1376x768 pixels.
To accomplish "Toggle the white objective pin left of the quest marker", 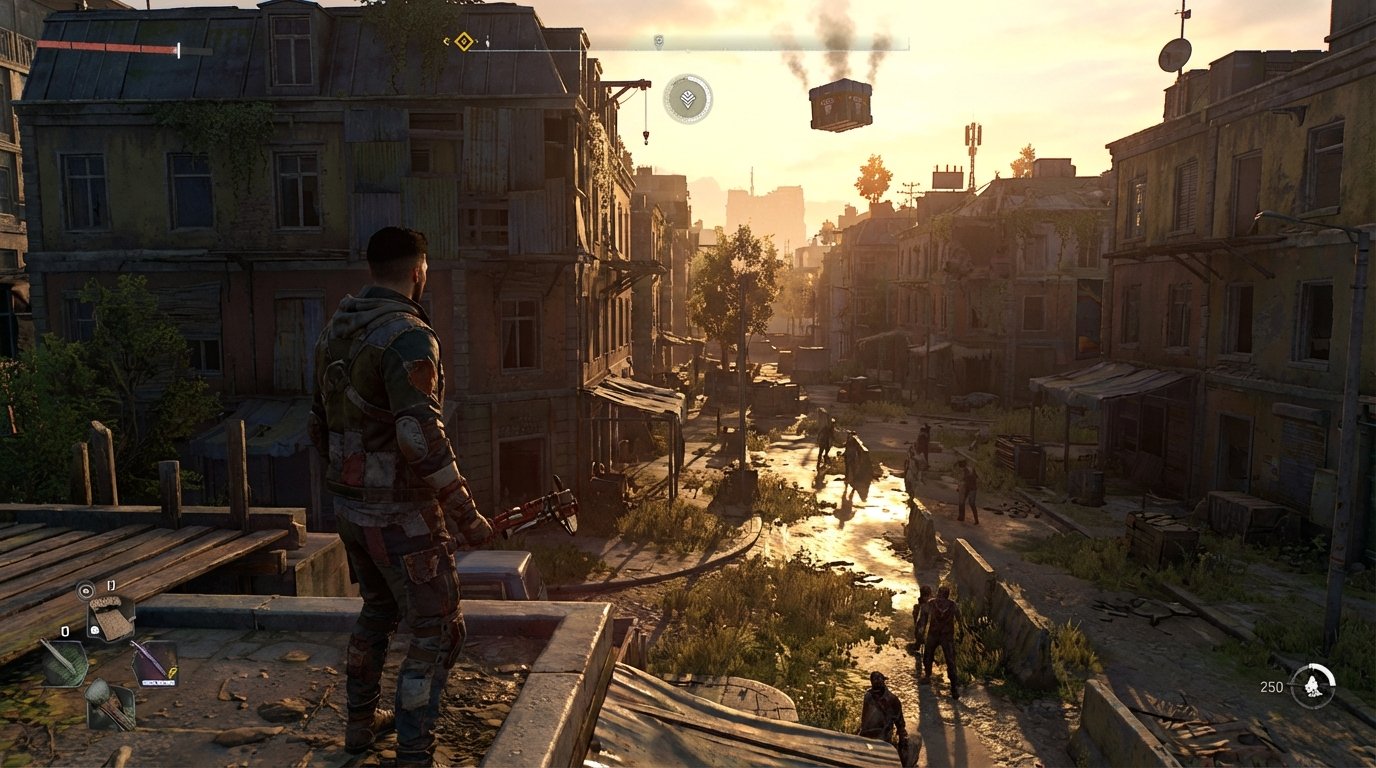I will pos(445,43).
